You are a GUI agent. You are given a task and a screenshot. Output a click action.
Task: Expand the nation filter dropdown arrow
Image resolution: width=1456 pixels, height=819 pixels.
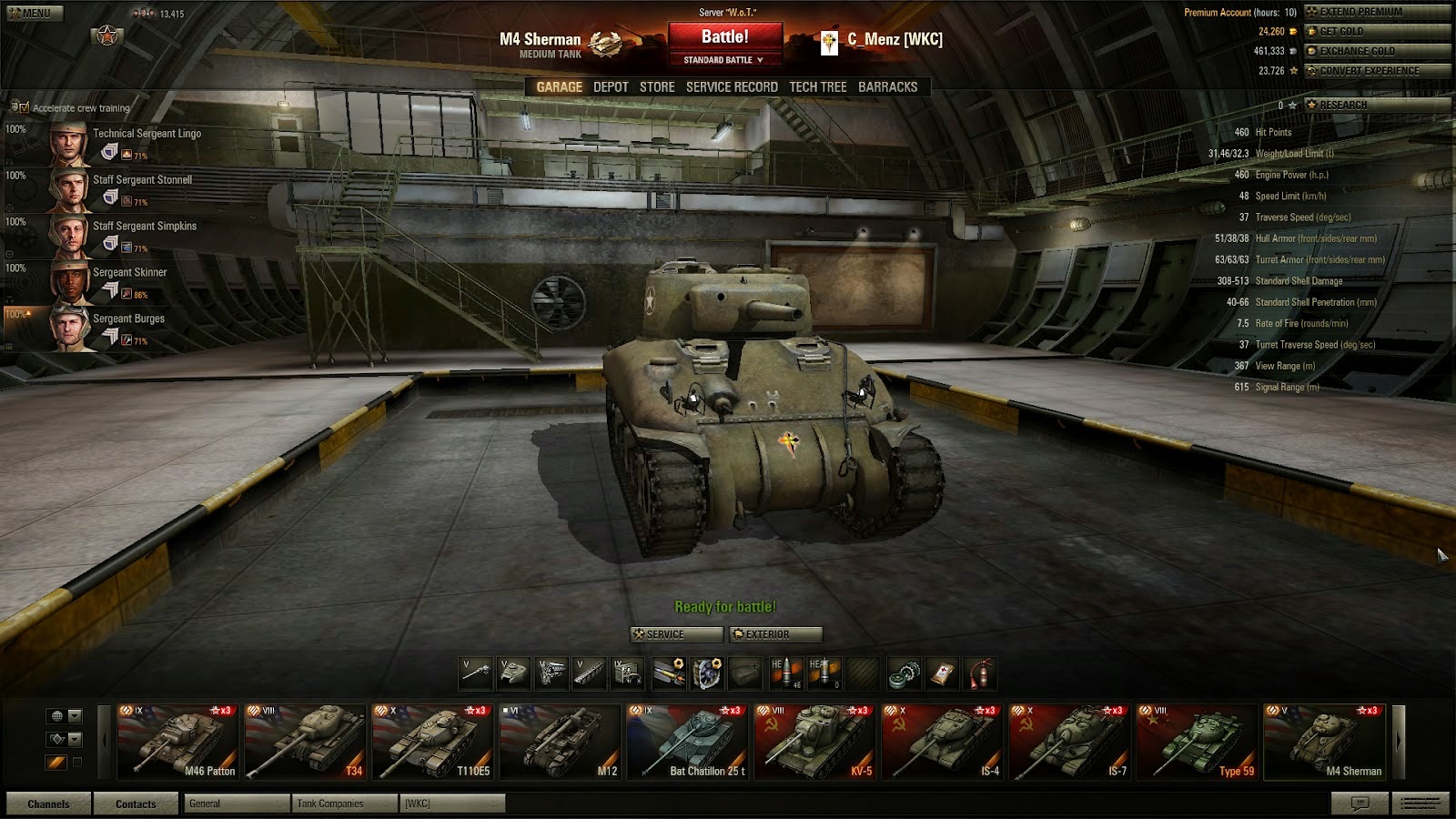(x=75, y=716)
